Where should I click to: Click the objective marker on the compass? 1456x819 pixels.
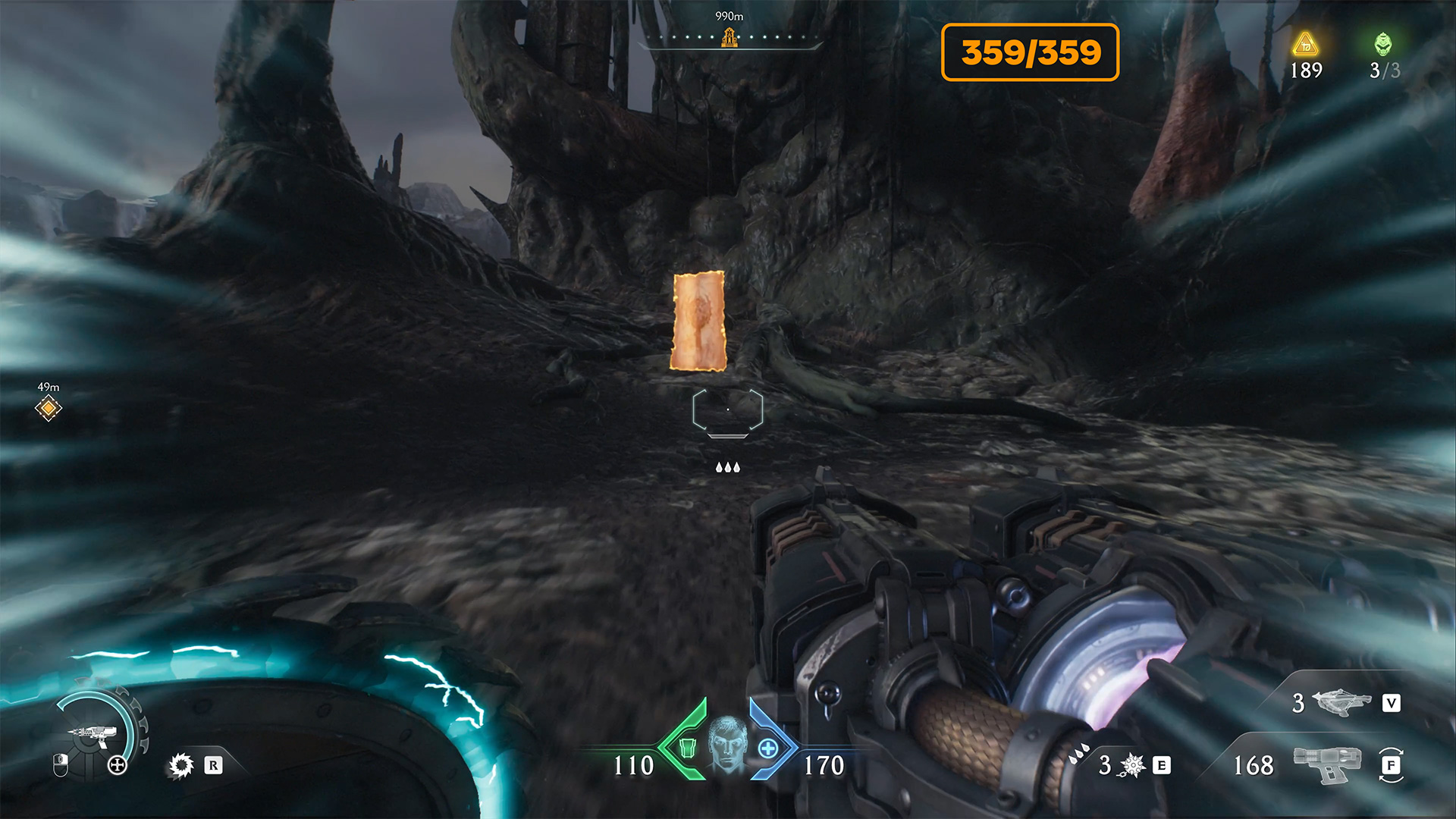[x=729, y=37]
